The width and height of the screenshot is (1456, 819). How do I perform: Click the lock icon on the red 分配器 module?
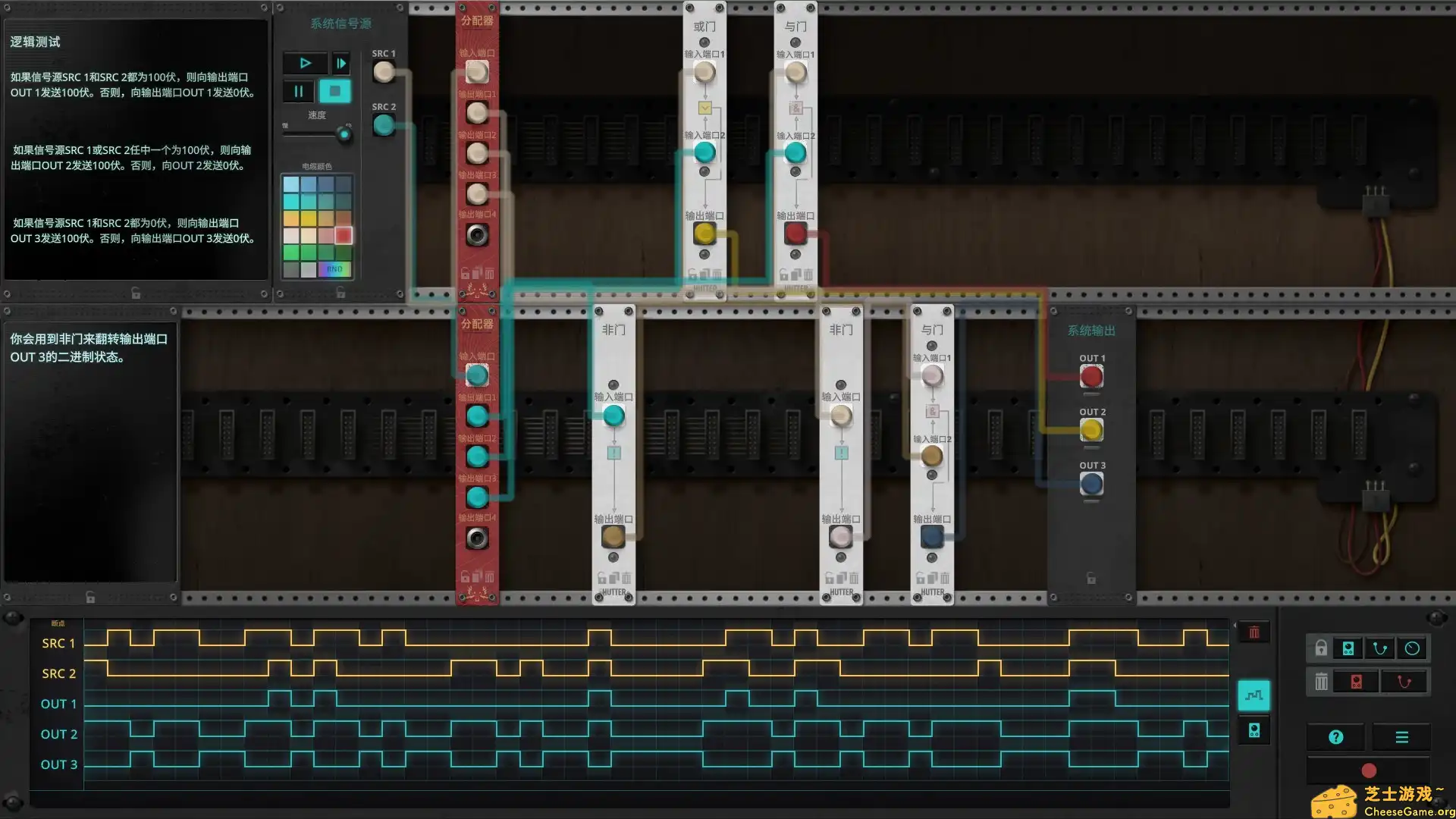tap(466, 271)
